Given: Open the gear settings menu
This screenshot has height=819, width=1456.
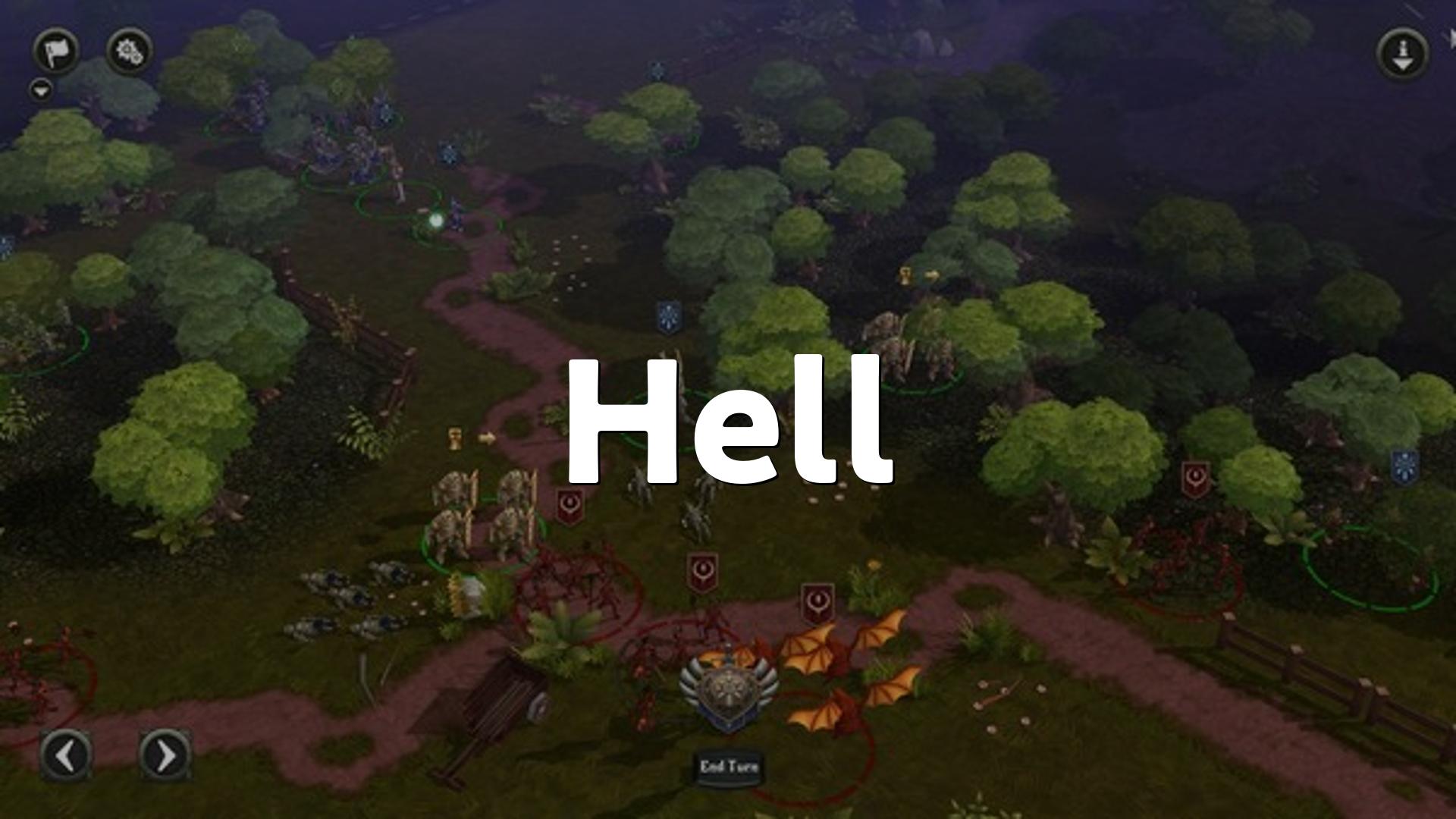Looking at the screenshot, I should (129, 52).
